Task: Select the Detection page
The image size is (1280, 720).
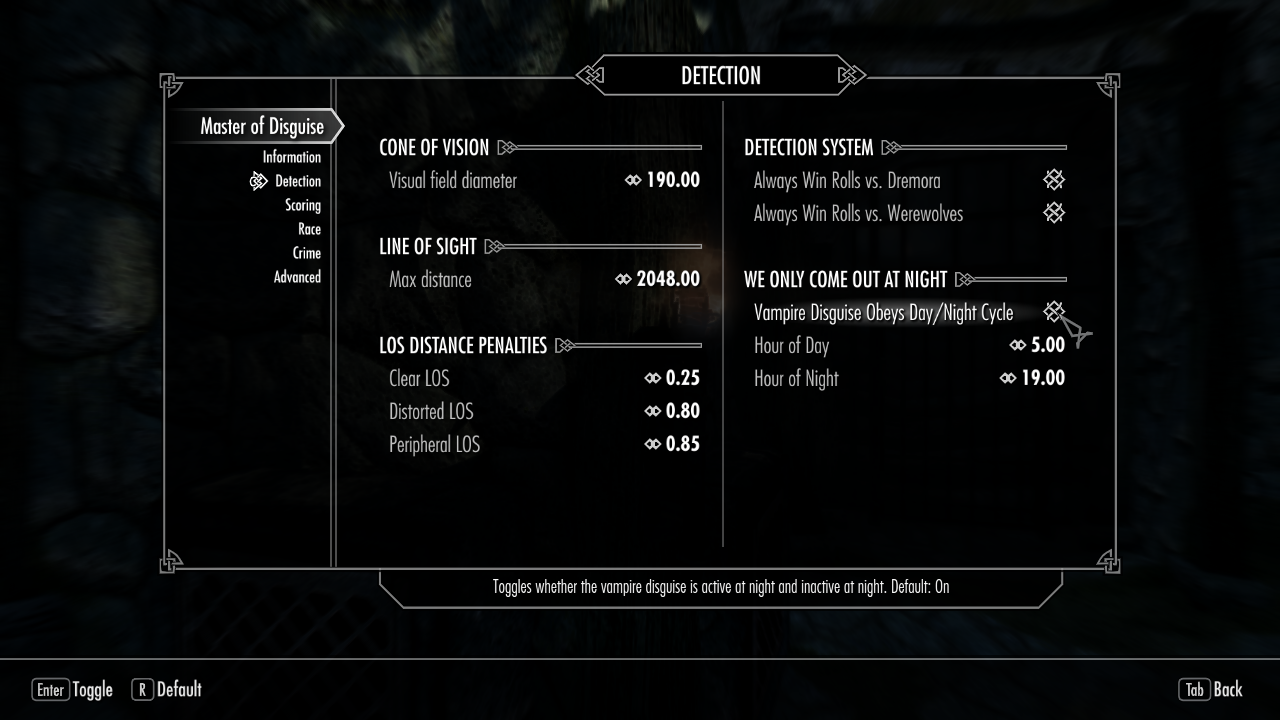Action: coord(297,181)
